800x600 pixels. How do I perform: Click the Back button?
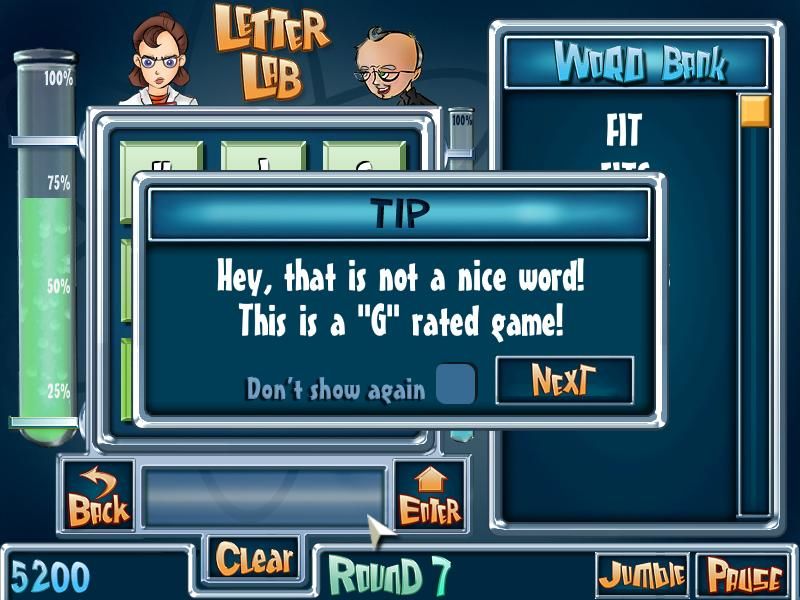98,495
